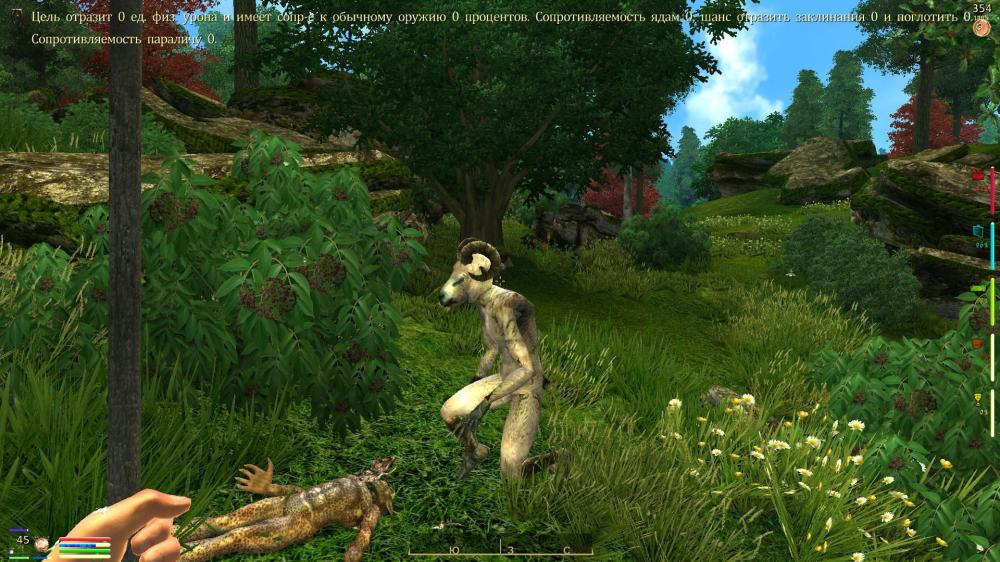Click the round orange icon under 354
Screen dimensions: 1000x562
pyautogui.click(x=980, y=28)
